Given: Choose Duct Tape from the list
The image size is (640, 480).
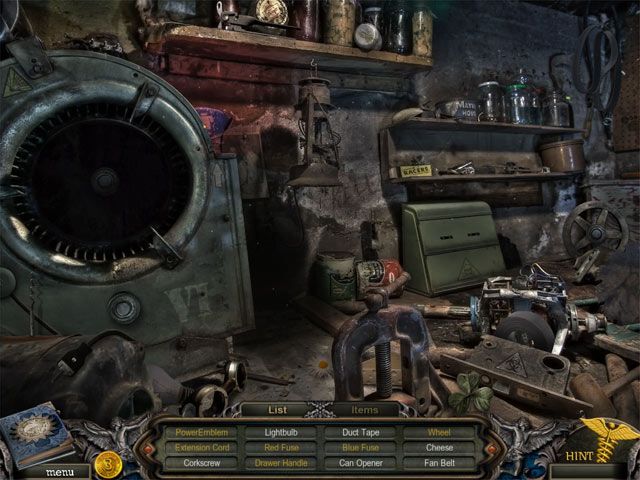Looking at the screenshot, I should [361, 432].
